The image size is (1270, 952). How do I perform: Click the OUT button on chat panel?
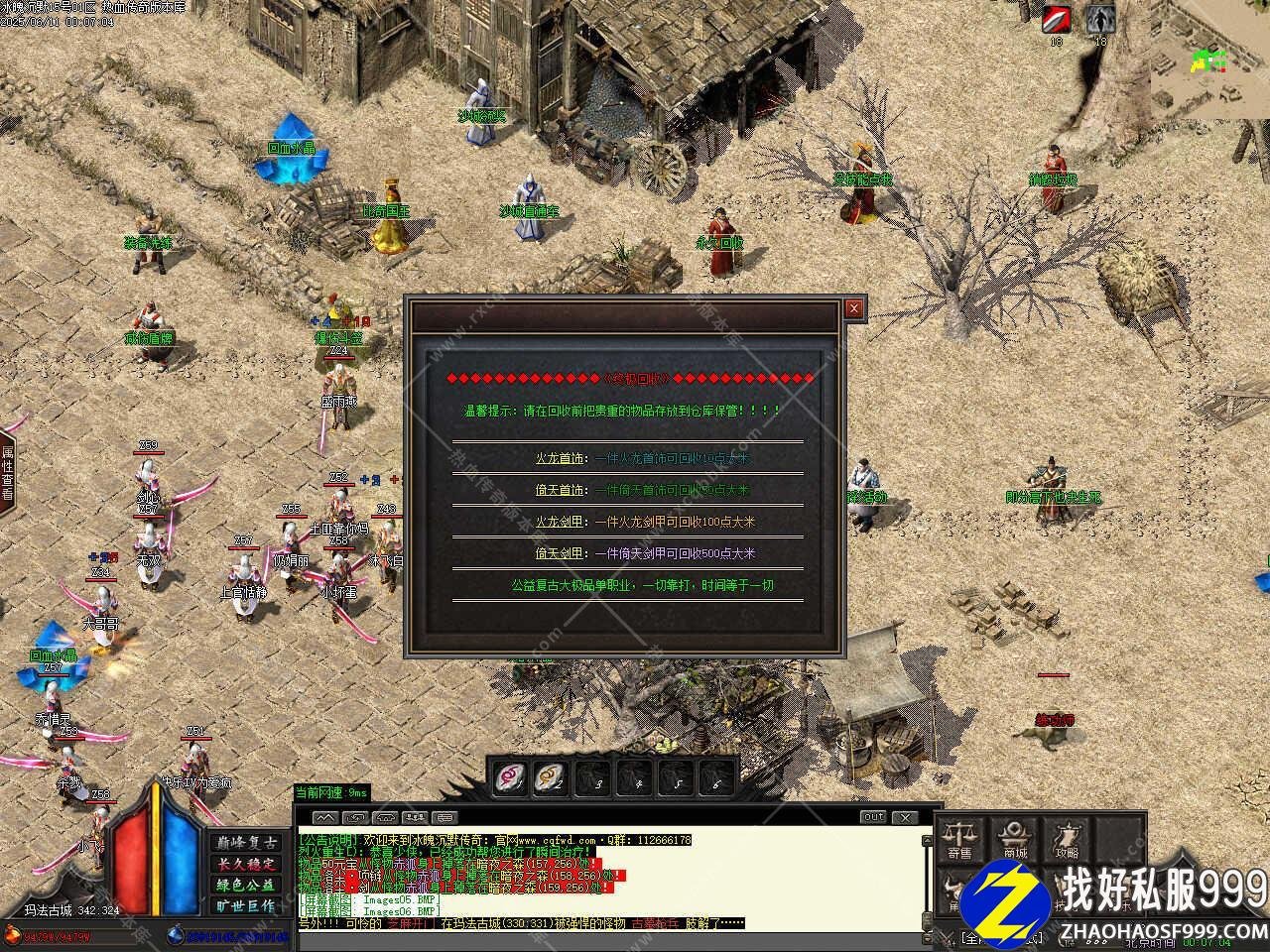(x=873, y=817)
